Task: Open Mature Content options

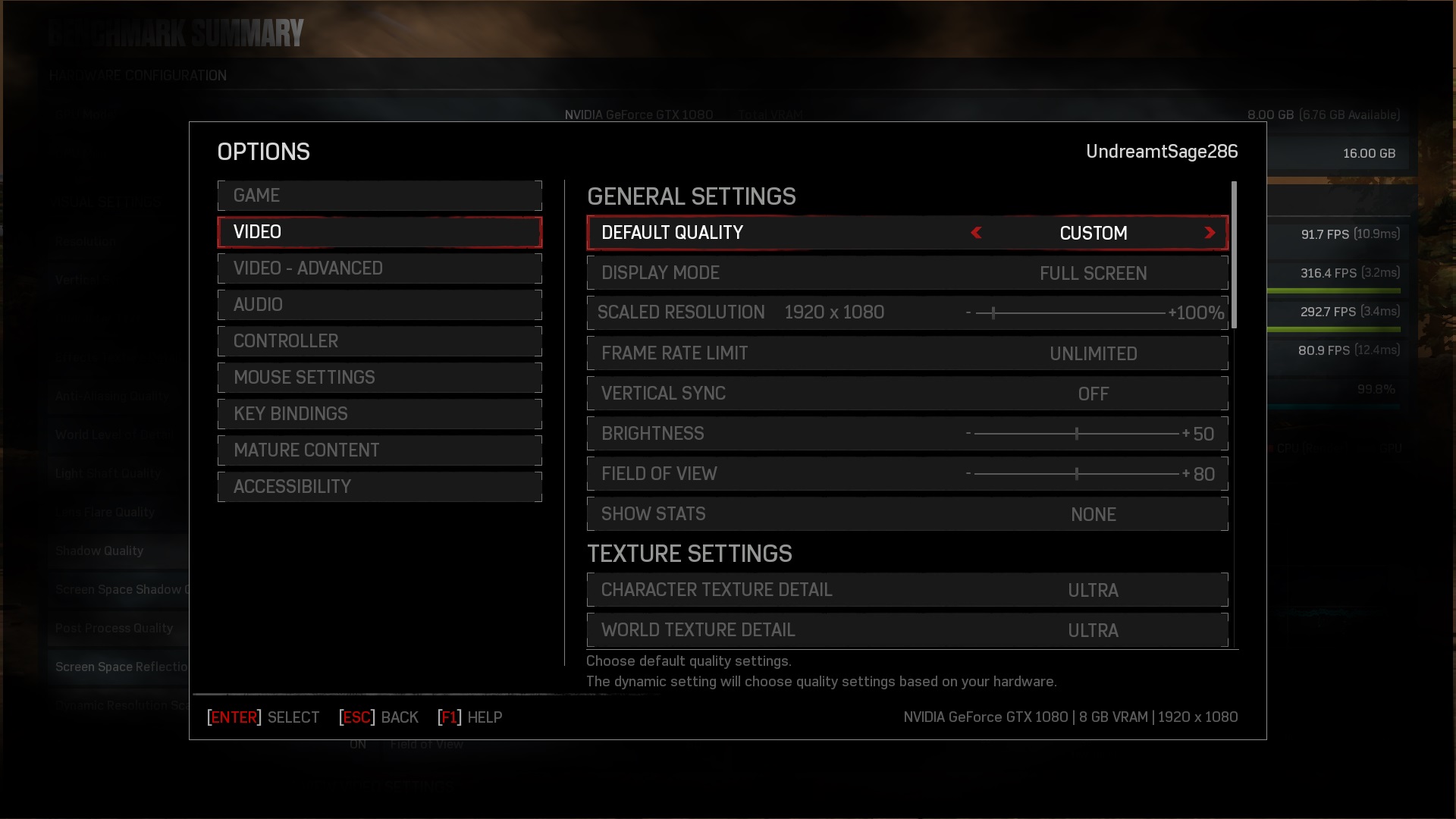Action: click(x=379, y=450)
